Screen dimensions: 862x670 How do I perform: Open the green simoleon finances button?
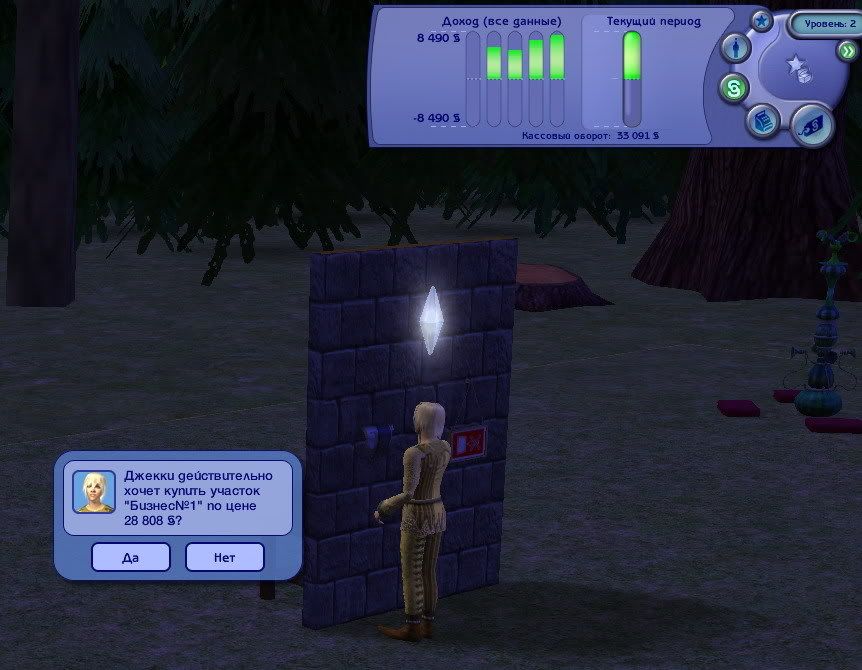point(735,88)
